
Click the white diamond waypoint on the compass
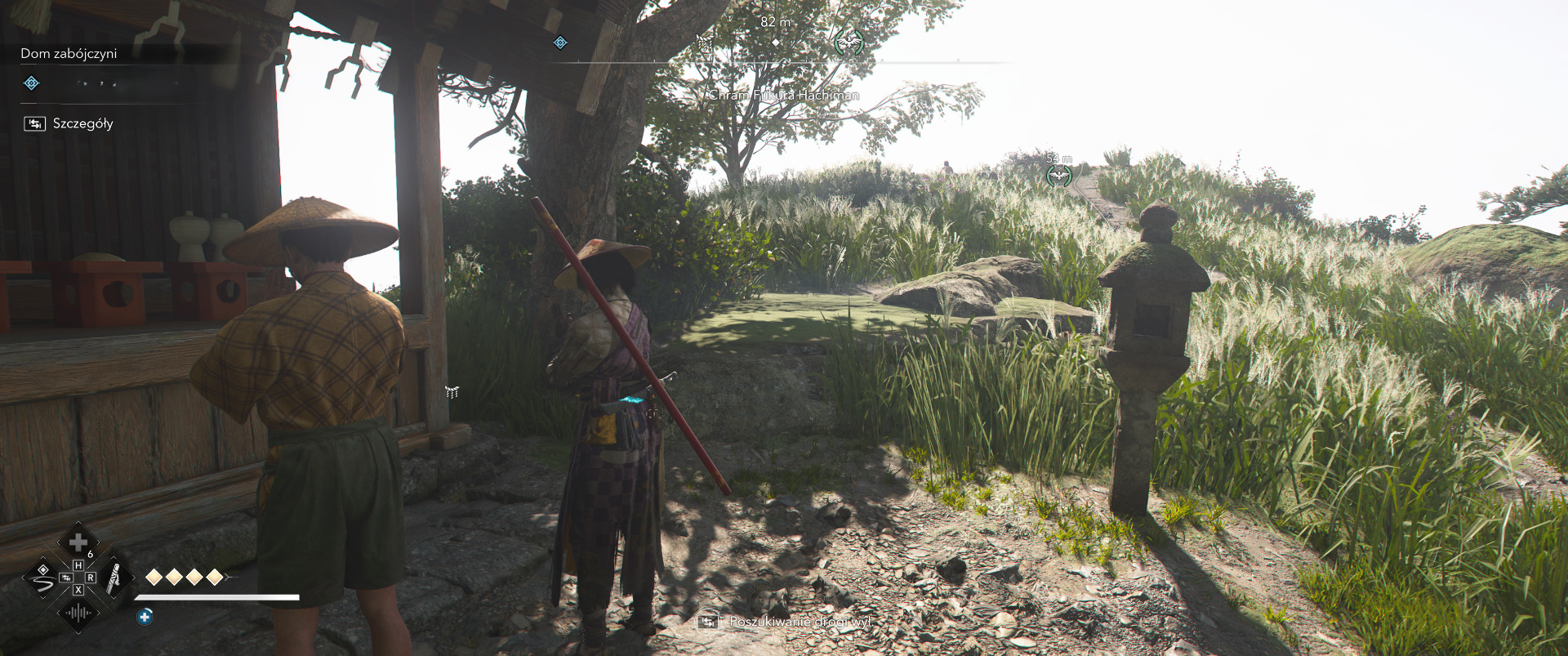[775, 42]
